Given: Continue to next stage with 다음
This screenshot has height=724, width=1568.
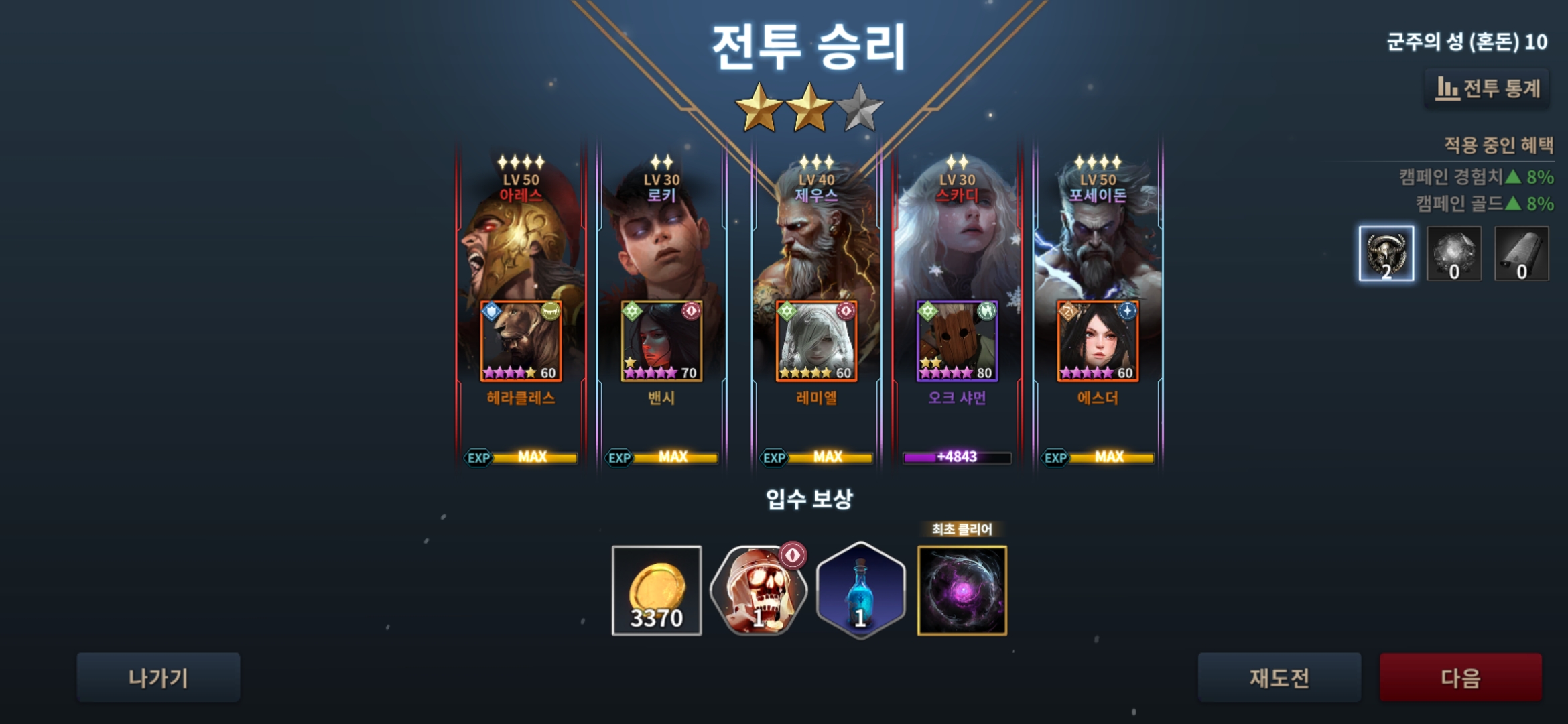Looking at the screenshot, I should (1460, 678).
